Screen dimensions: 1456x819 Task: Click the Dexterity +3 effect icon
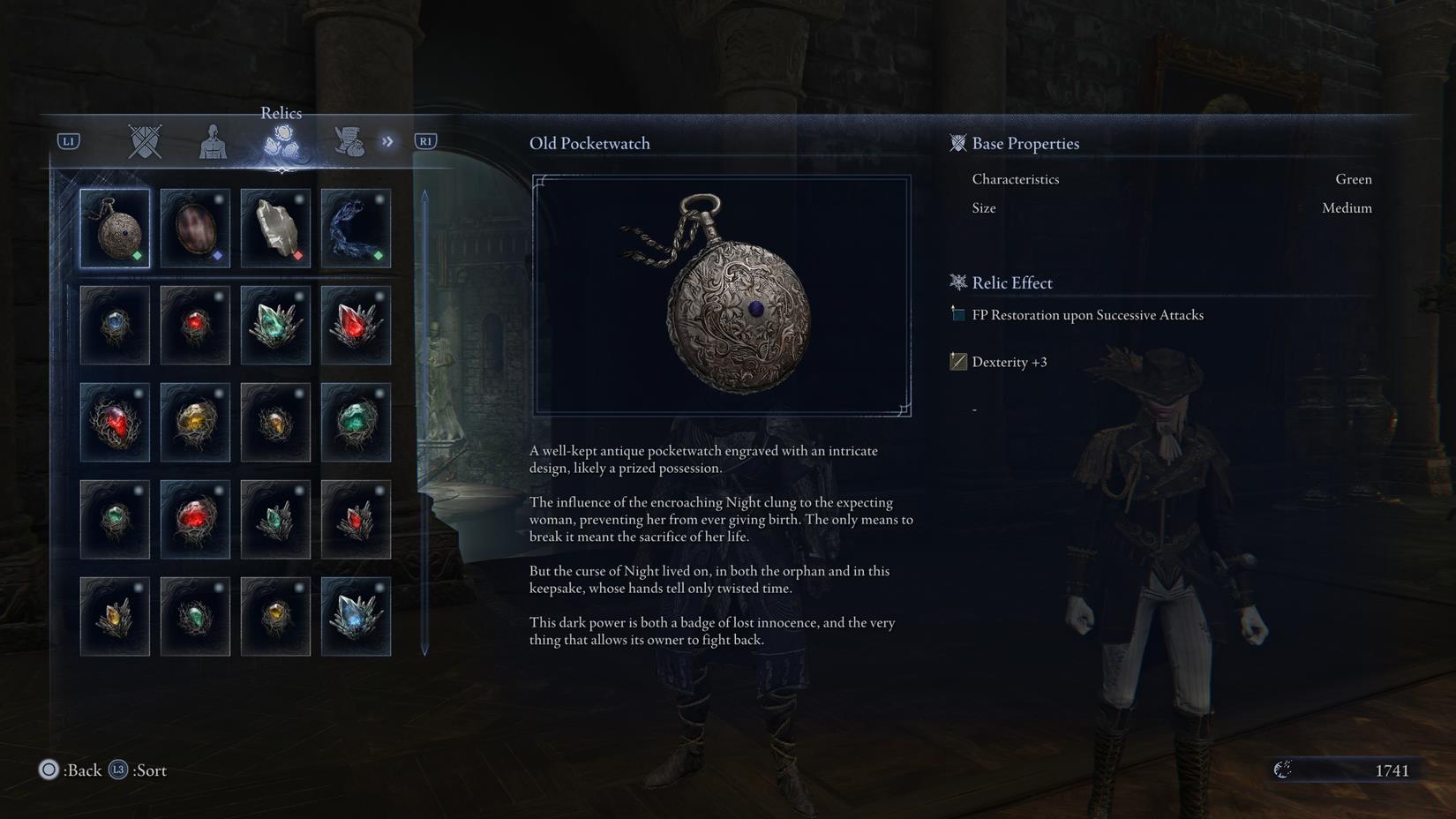click(x=957, y=361)
